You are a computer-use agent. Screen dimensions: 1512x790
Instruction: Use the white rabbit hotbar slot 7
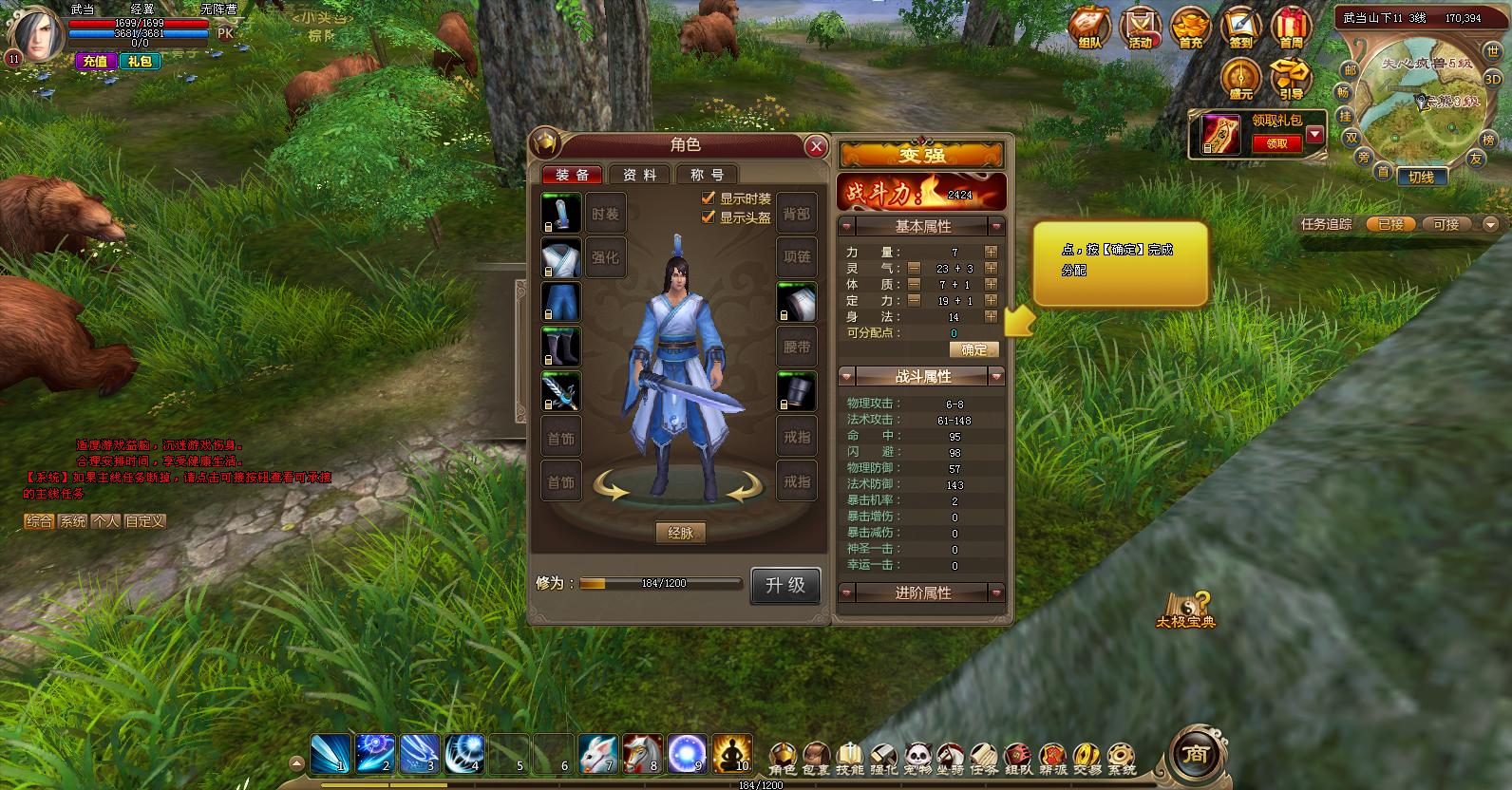pos(599,753)
